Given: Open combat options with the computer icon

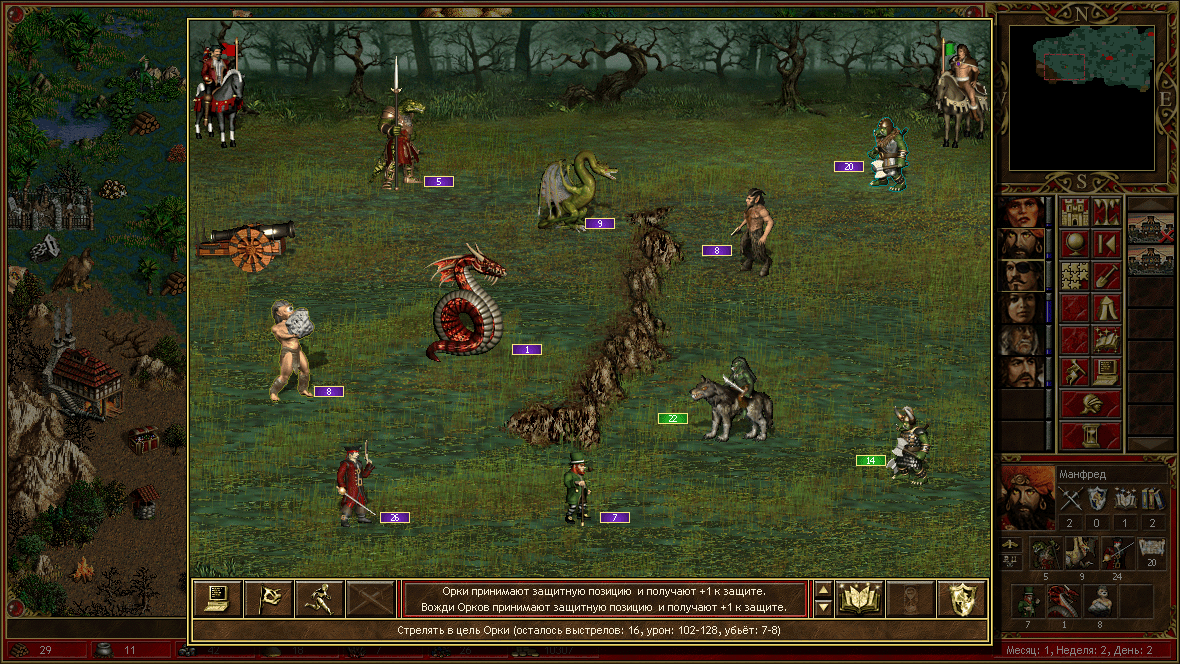Looking at the screenshot, I should coord(218,598).
